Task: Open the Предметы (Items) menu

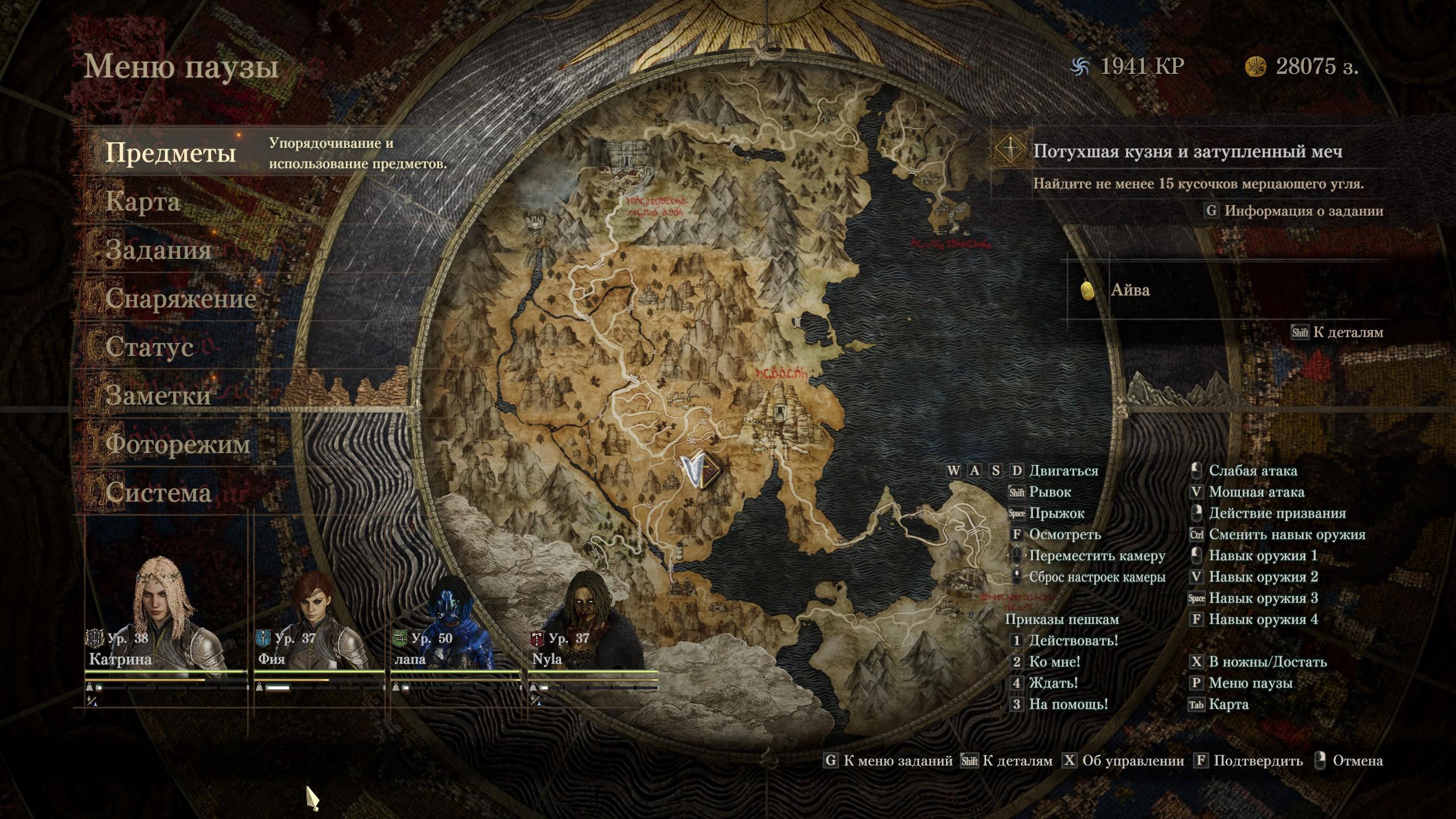Action: pos(171,152)
